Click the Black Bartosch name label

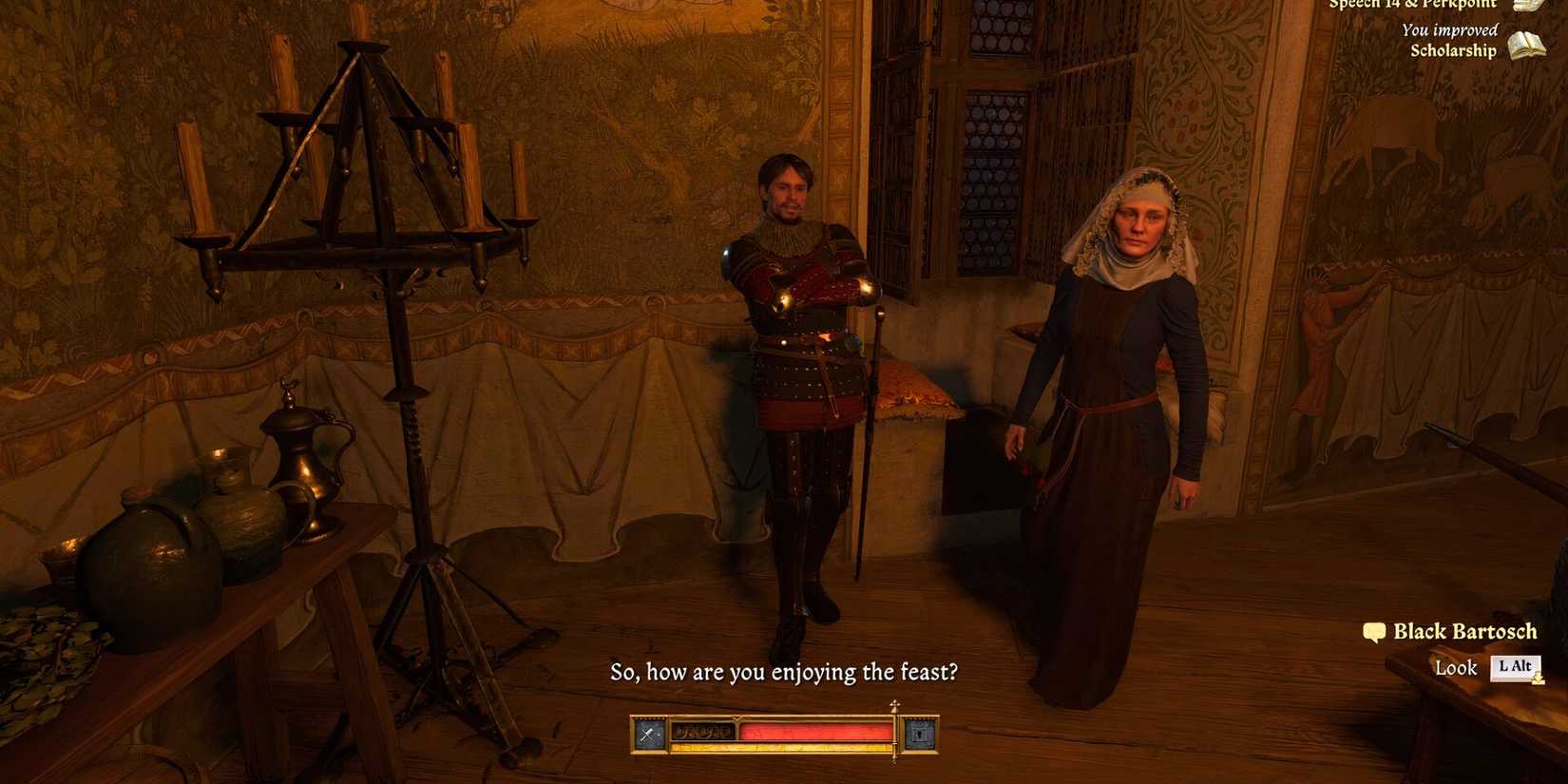tap(1464, 631)
